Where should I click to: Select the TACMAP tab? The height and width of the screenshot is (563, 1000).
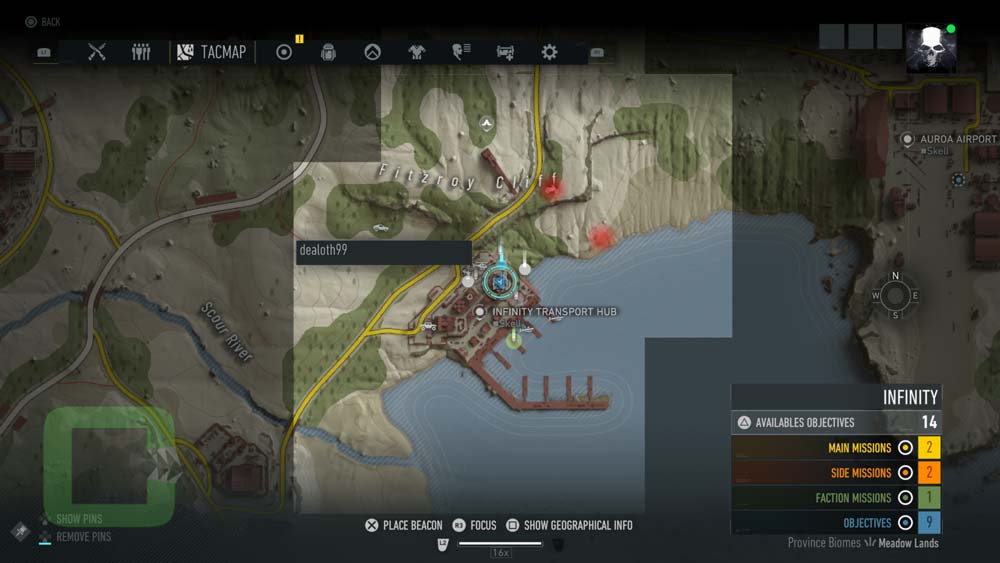pyautogui.click(x=211, y=52)
